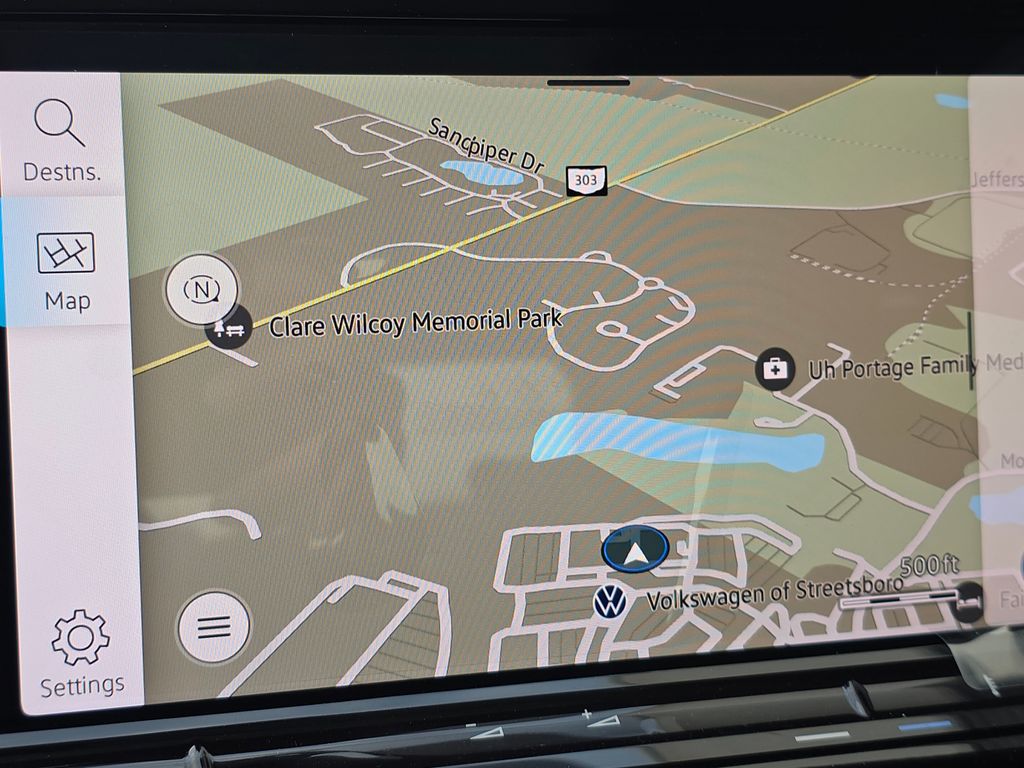Viewport: 1024px width, 768px height.
Task: Choose the Volkswagen of Streetsboro dealer marker
Action: pos(609,603)
